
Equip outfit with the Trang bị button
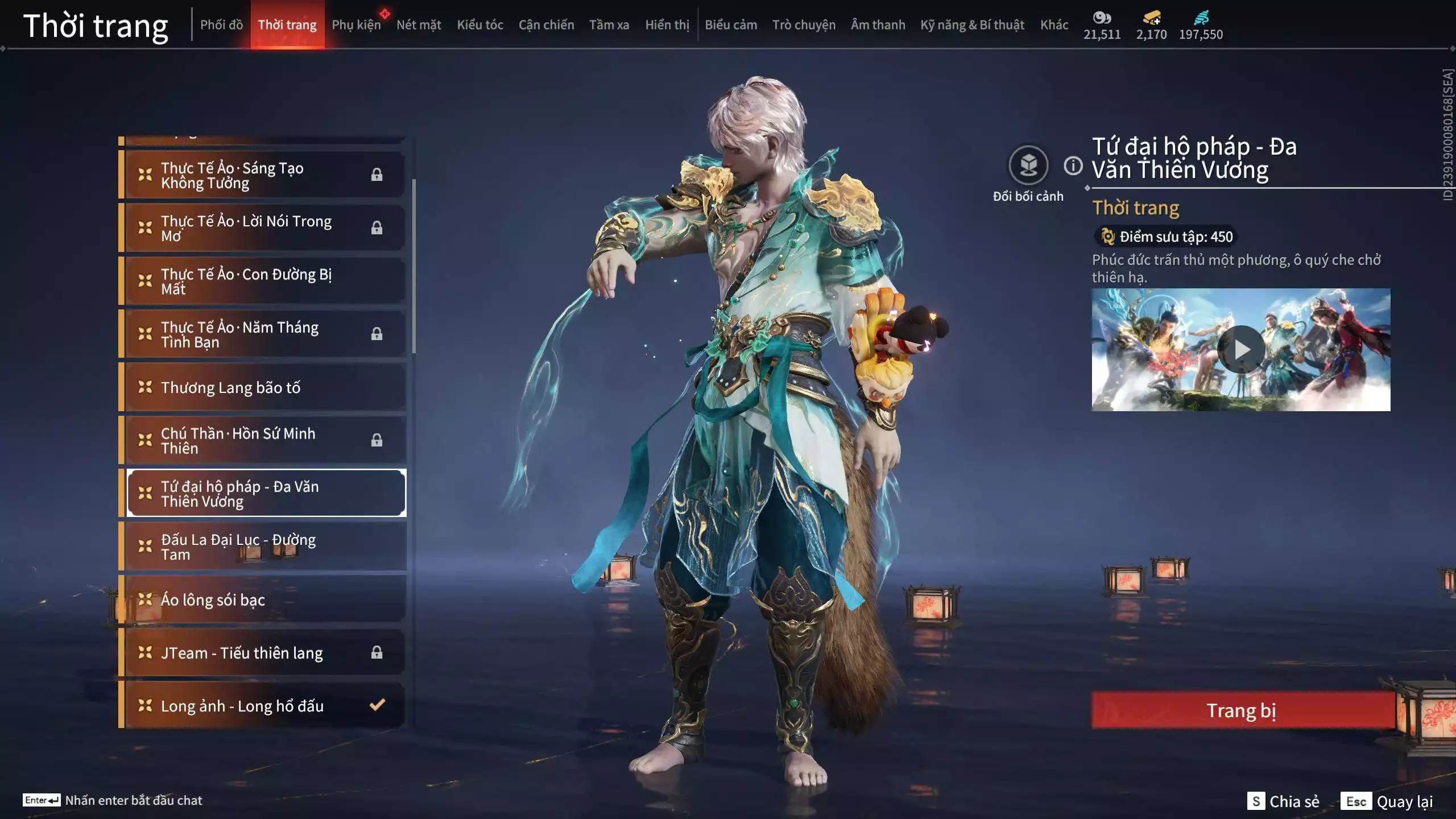[x=1242, y=710]
